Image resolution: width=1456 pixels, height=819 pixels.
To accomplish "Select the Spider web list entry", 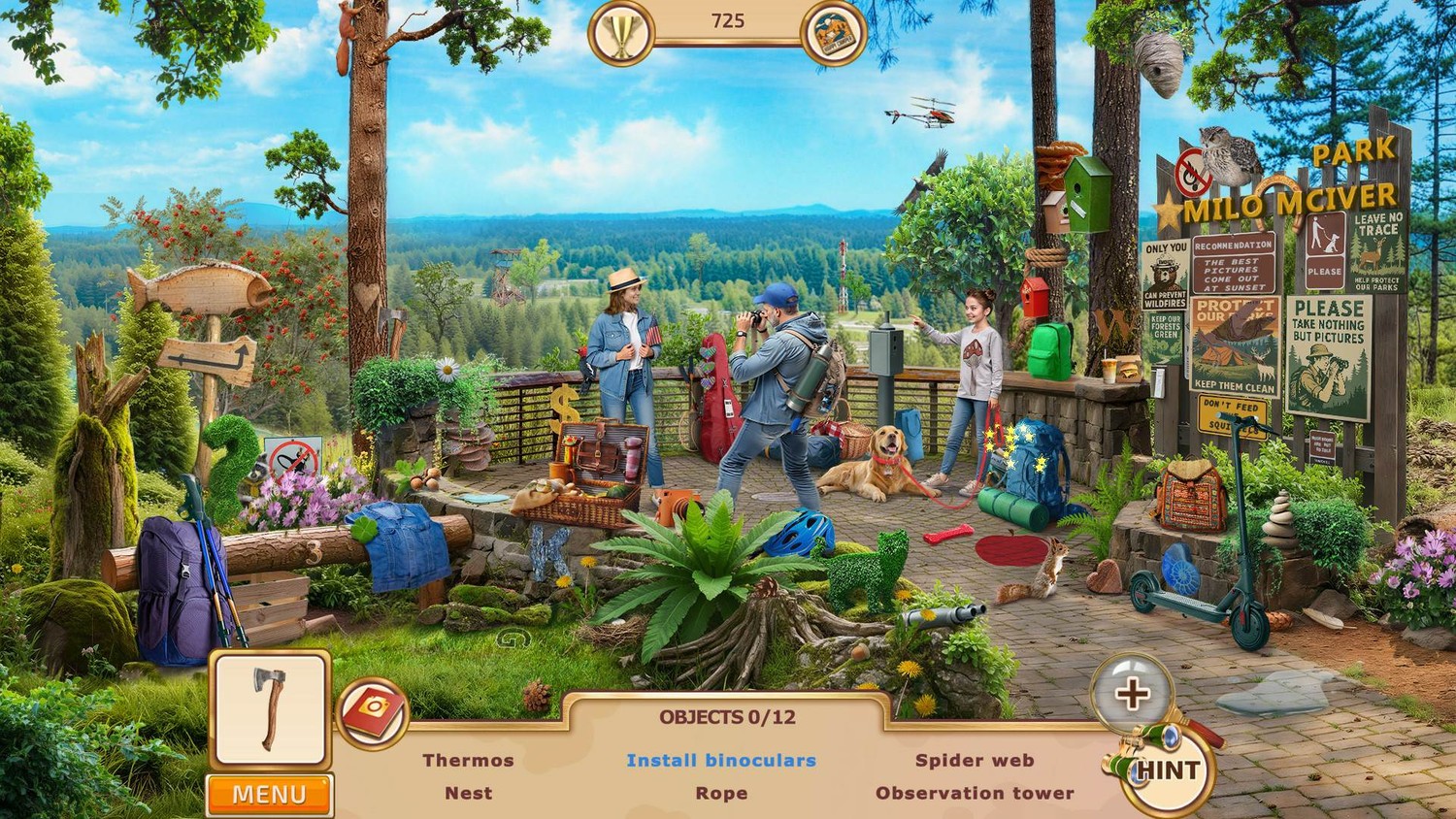I will click(x=975, y=761).
